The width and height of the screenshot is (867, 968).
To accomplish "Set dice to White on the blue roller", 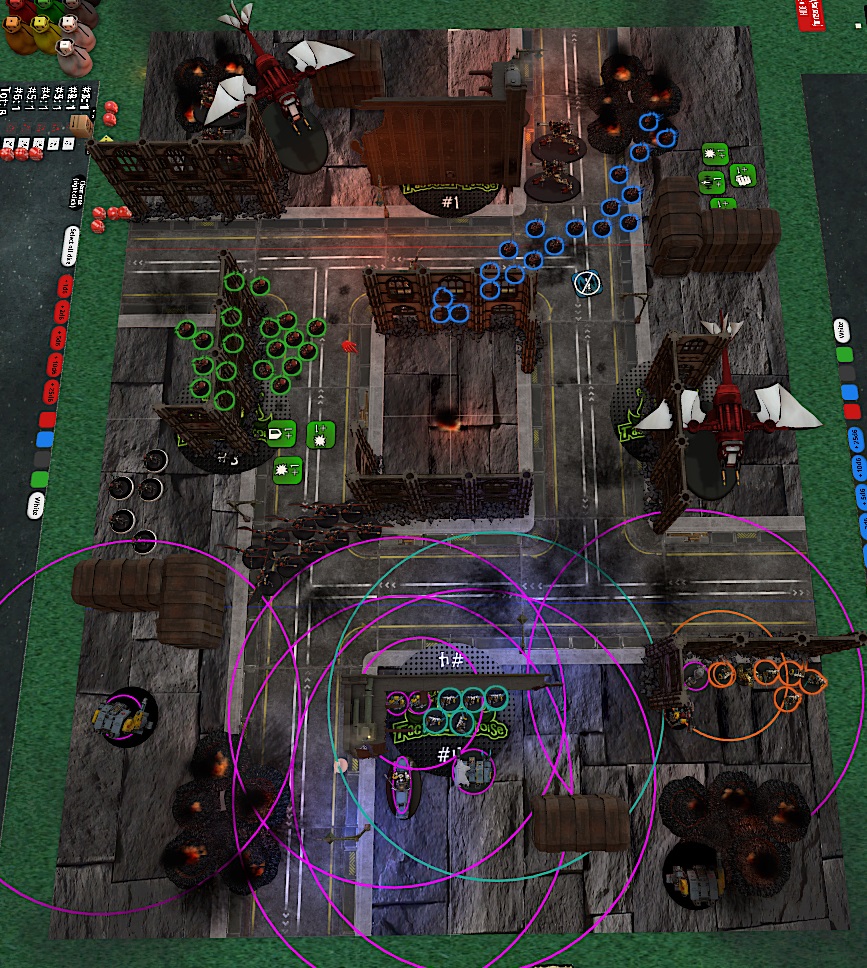I will (x=841, y=331).
